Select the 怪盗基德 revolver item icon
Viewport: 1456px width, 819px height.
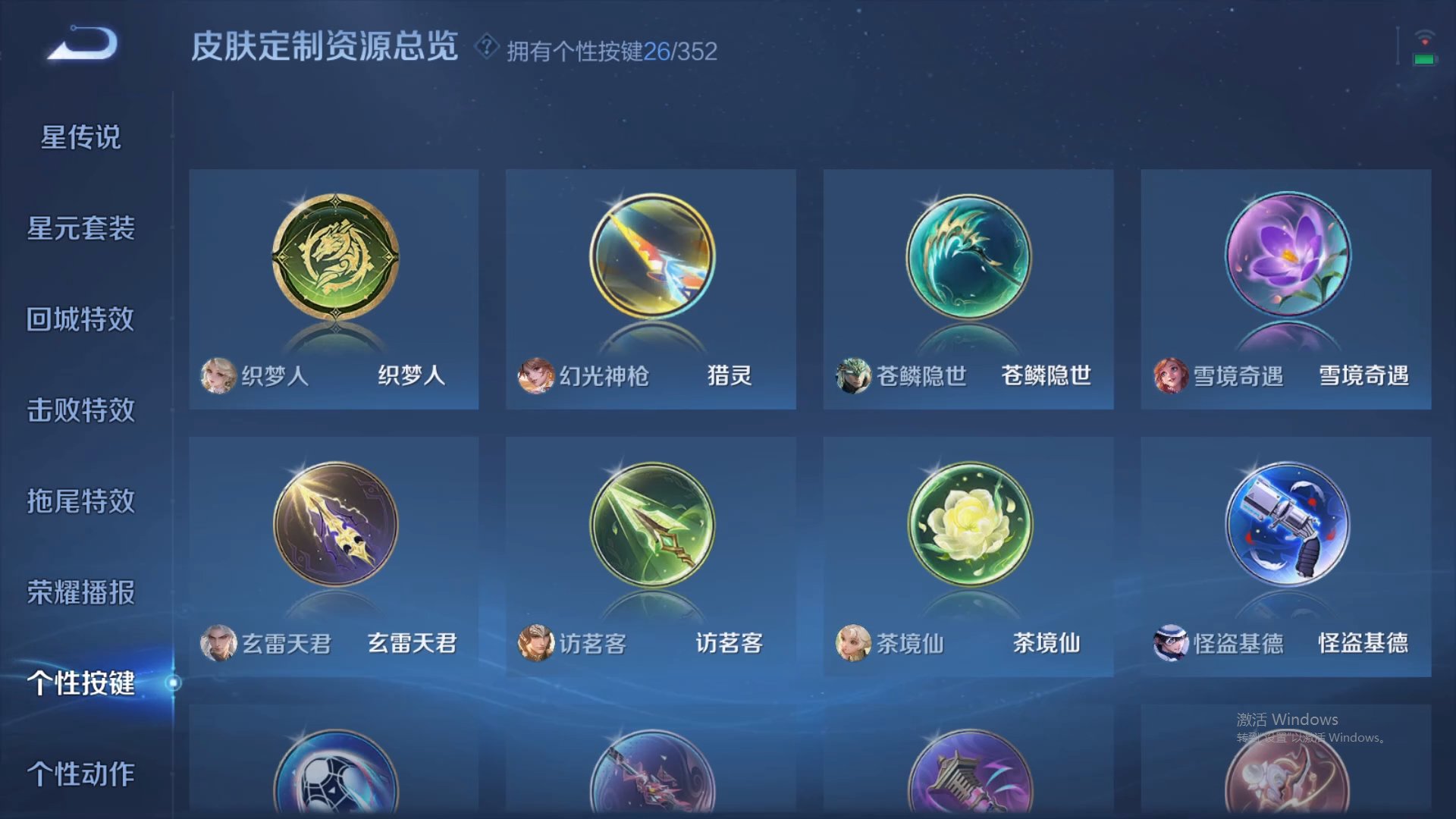tap(1285, 523)
